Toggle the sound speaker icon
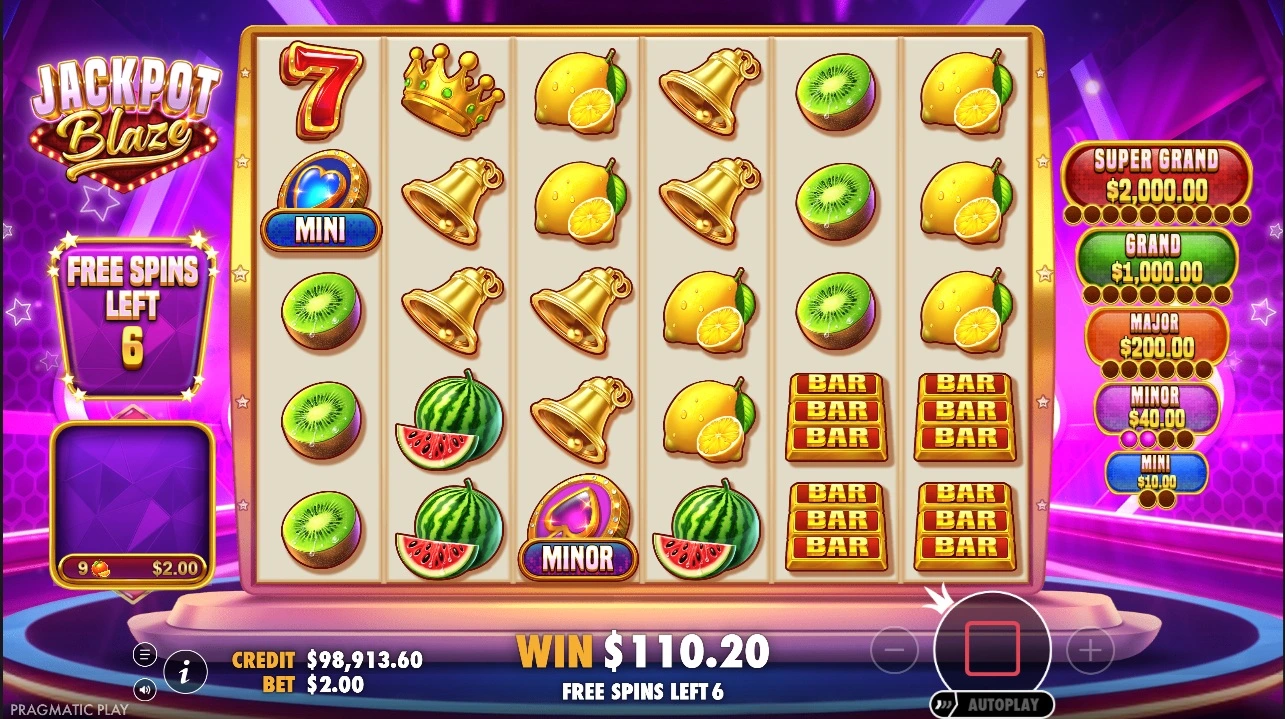 click(145, 689)
